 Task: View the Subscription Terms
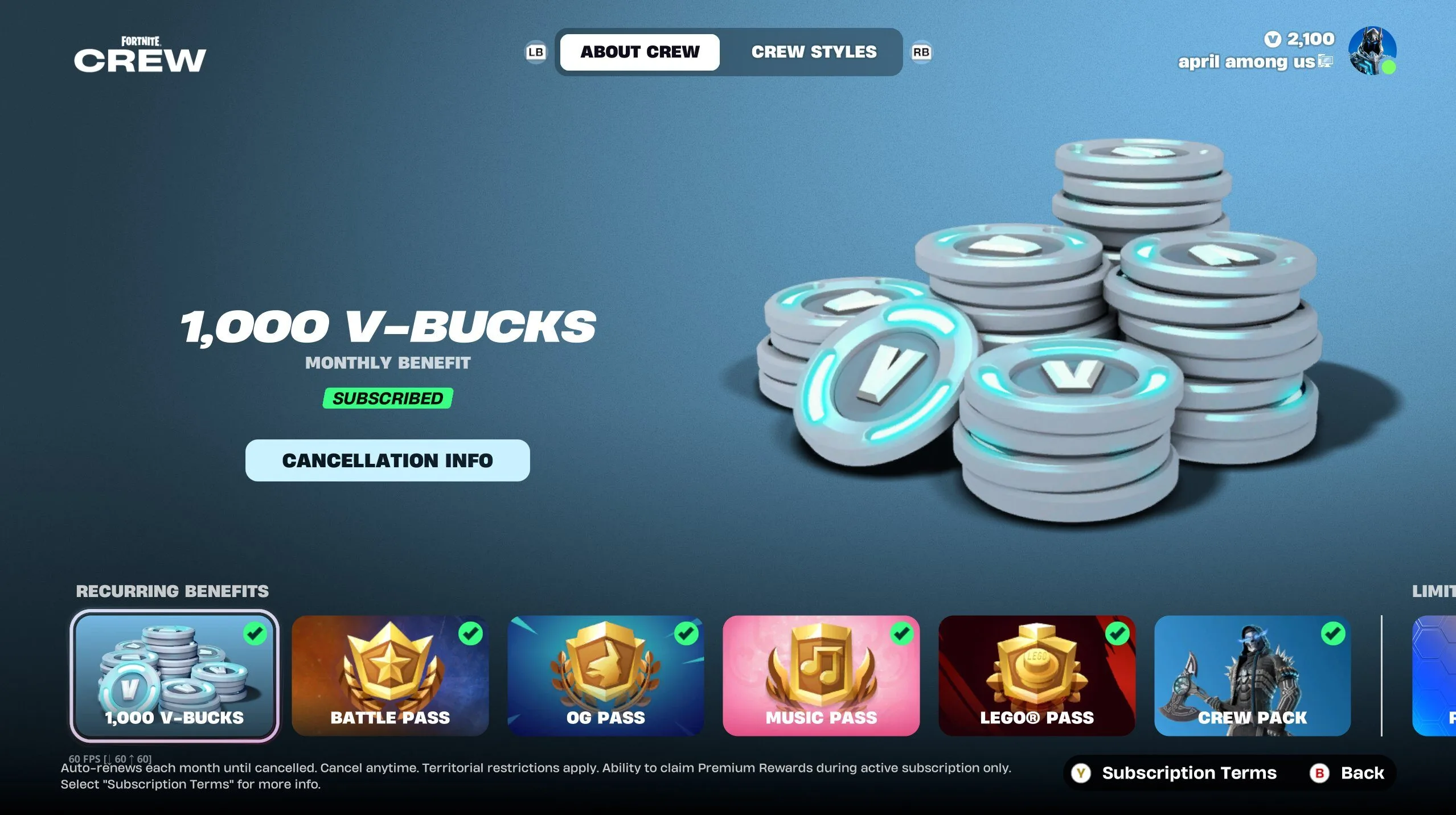click(1188, 773)
